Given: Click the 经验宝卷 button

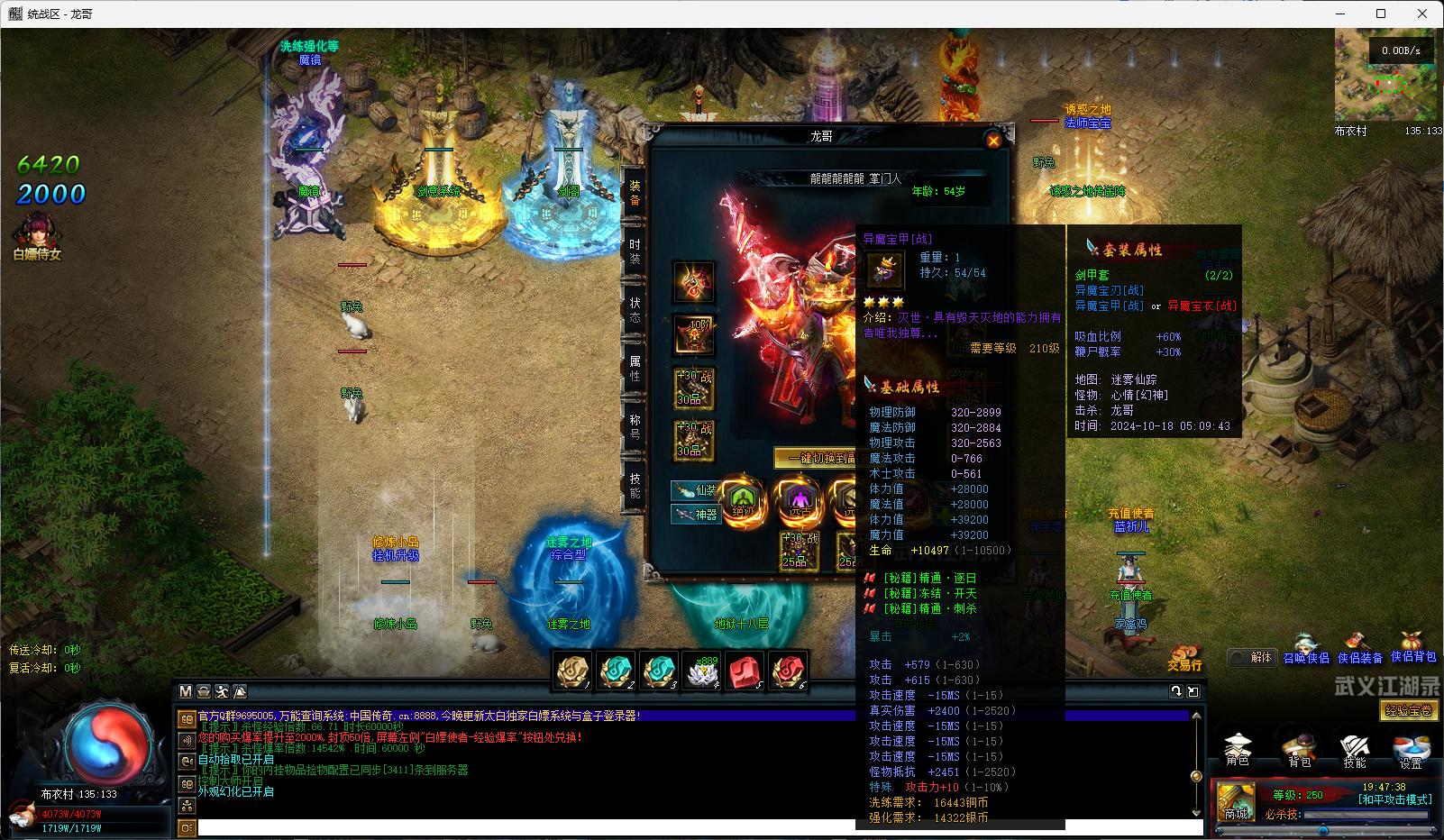Looking at the screenshot, I should pos(1409,711).
